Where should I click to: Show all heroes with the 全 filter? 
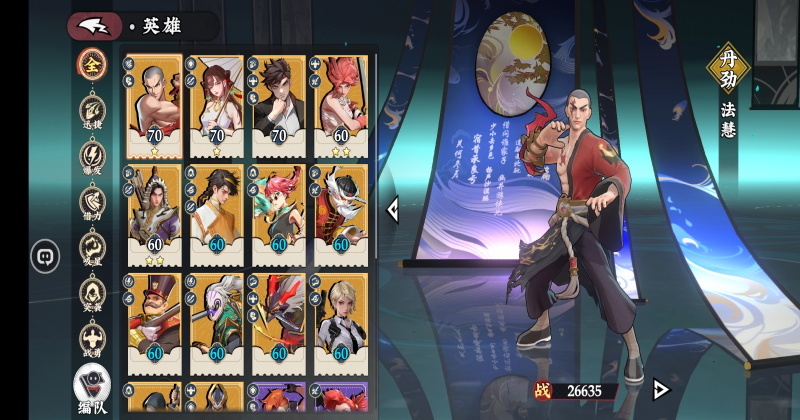click(x=92, y=62)
